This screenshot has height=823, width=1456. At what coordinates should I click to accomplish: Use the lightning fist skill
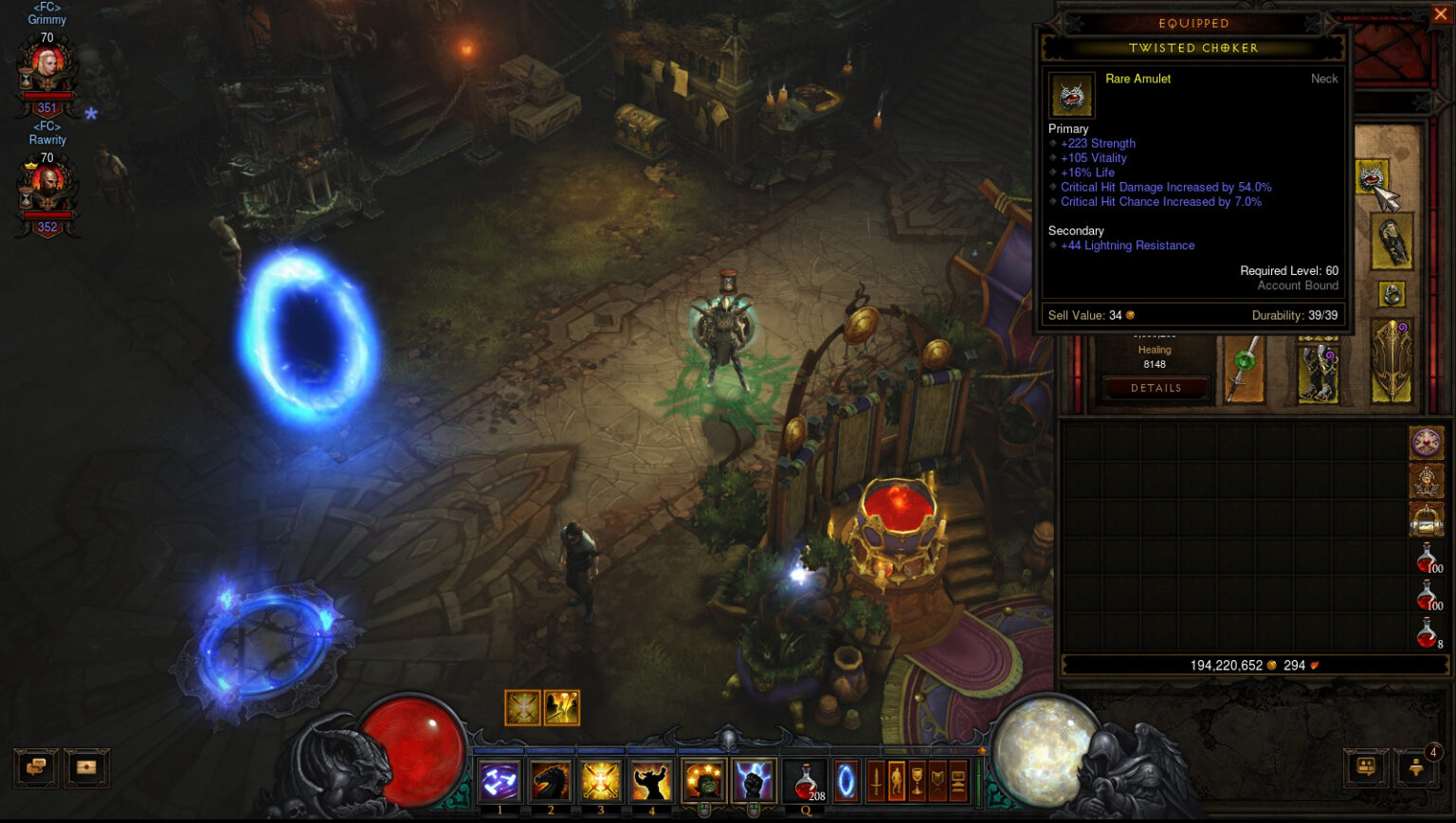pos(754,781)
